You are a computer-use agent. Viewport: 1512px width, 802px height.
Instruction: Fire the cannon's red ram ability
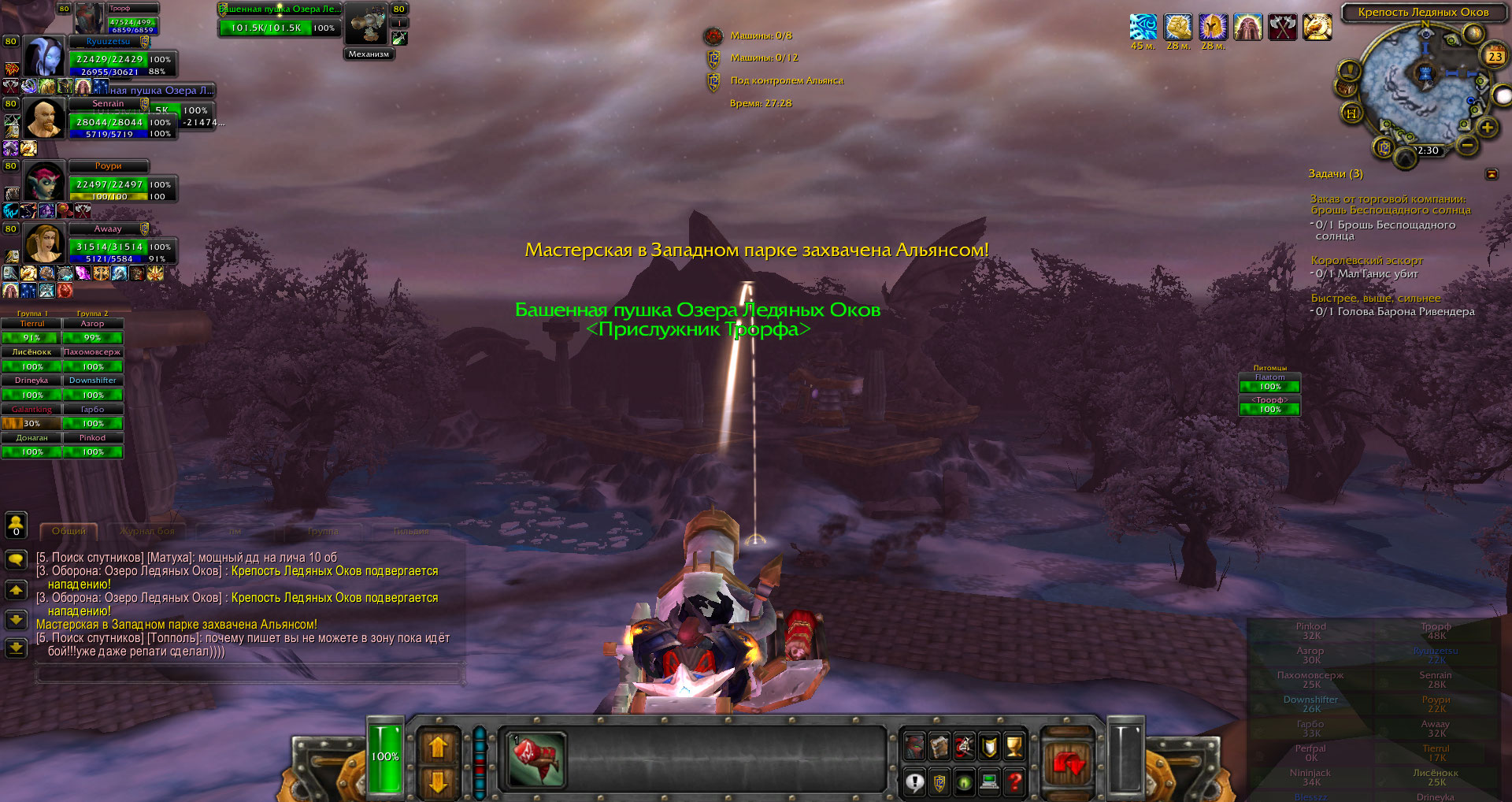tap(536, 759)
